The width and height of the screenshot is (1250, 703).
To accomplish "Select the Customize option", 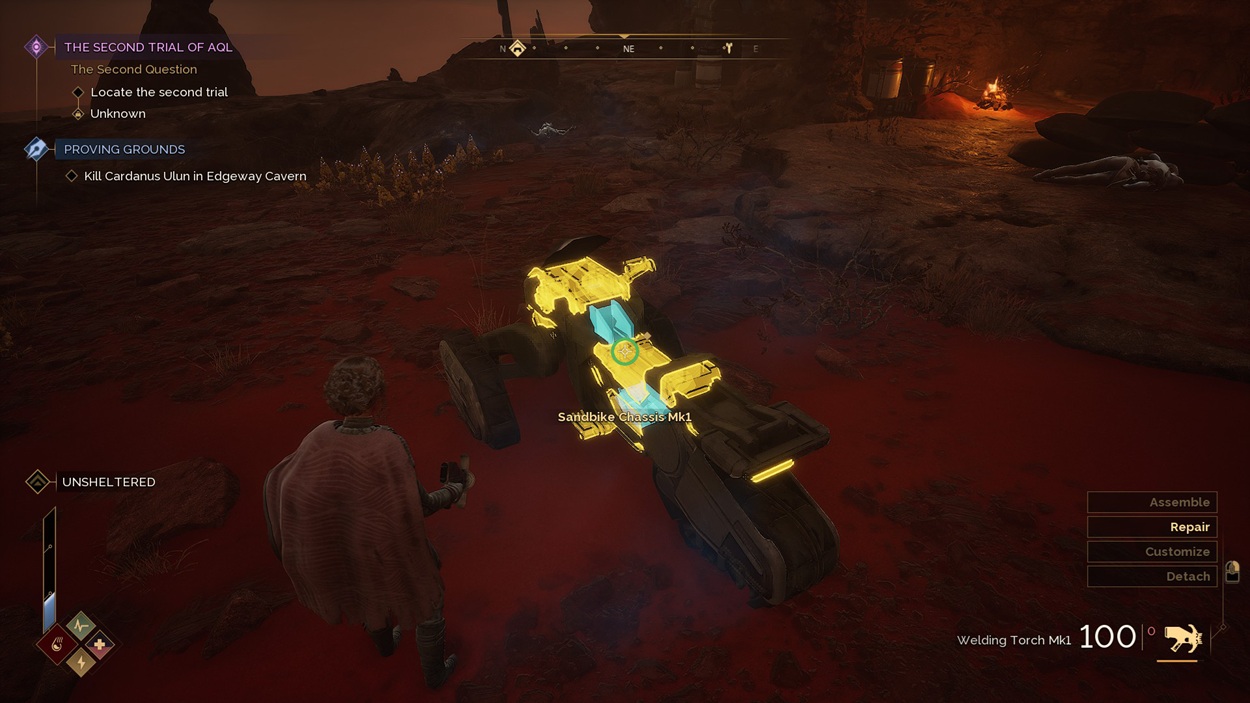I will pos(1152,552).
